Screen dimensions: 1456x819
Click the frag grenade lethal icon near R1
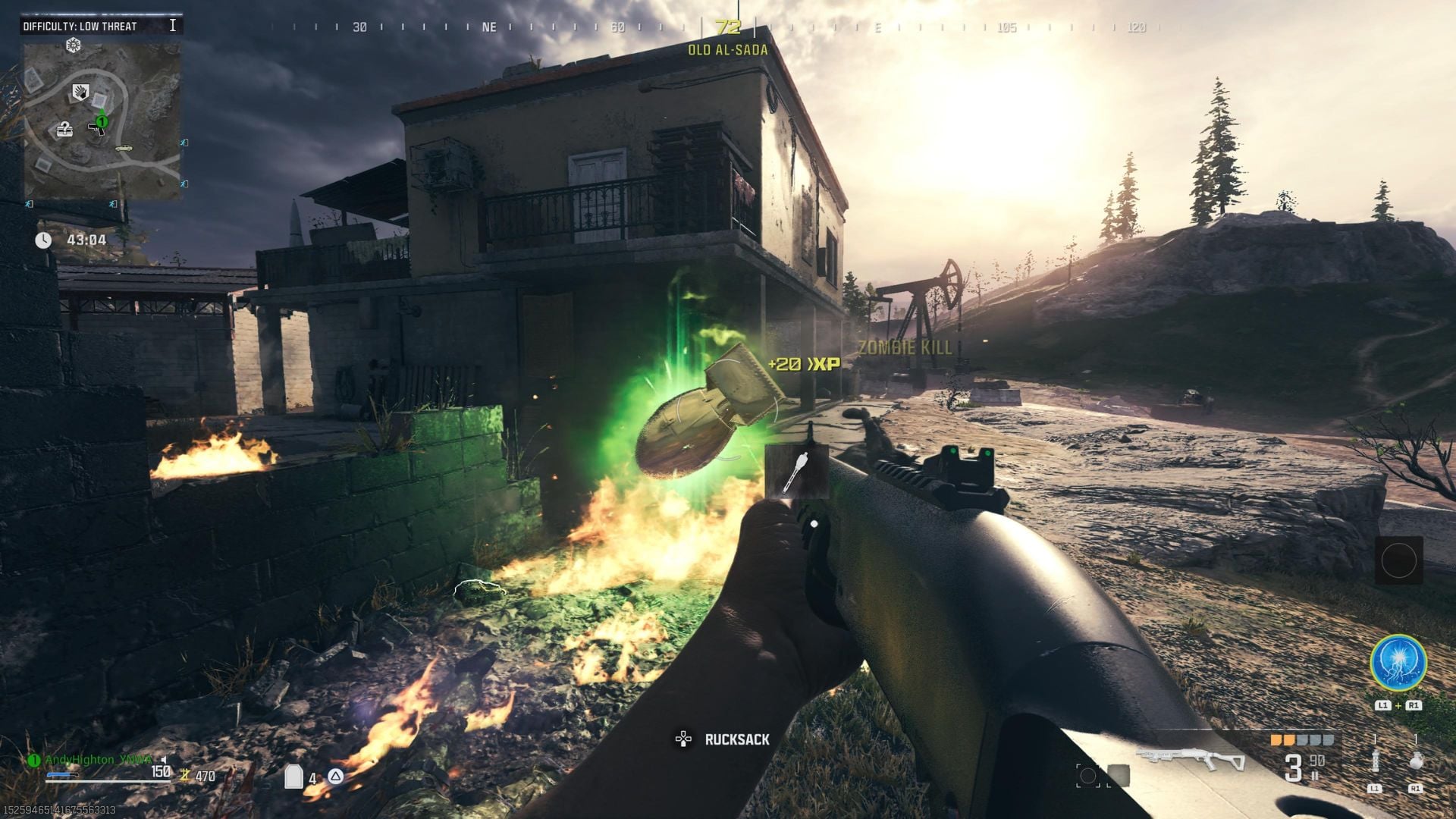(1415, 761)
